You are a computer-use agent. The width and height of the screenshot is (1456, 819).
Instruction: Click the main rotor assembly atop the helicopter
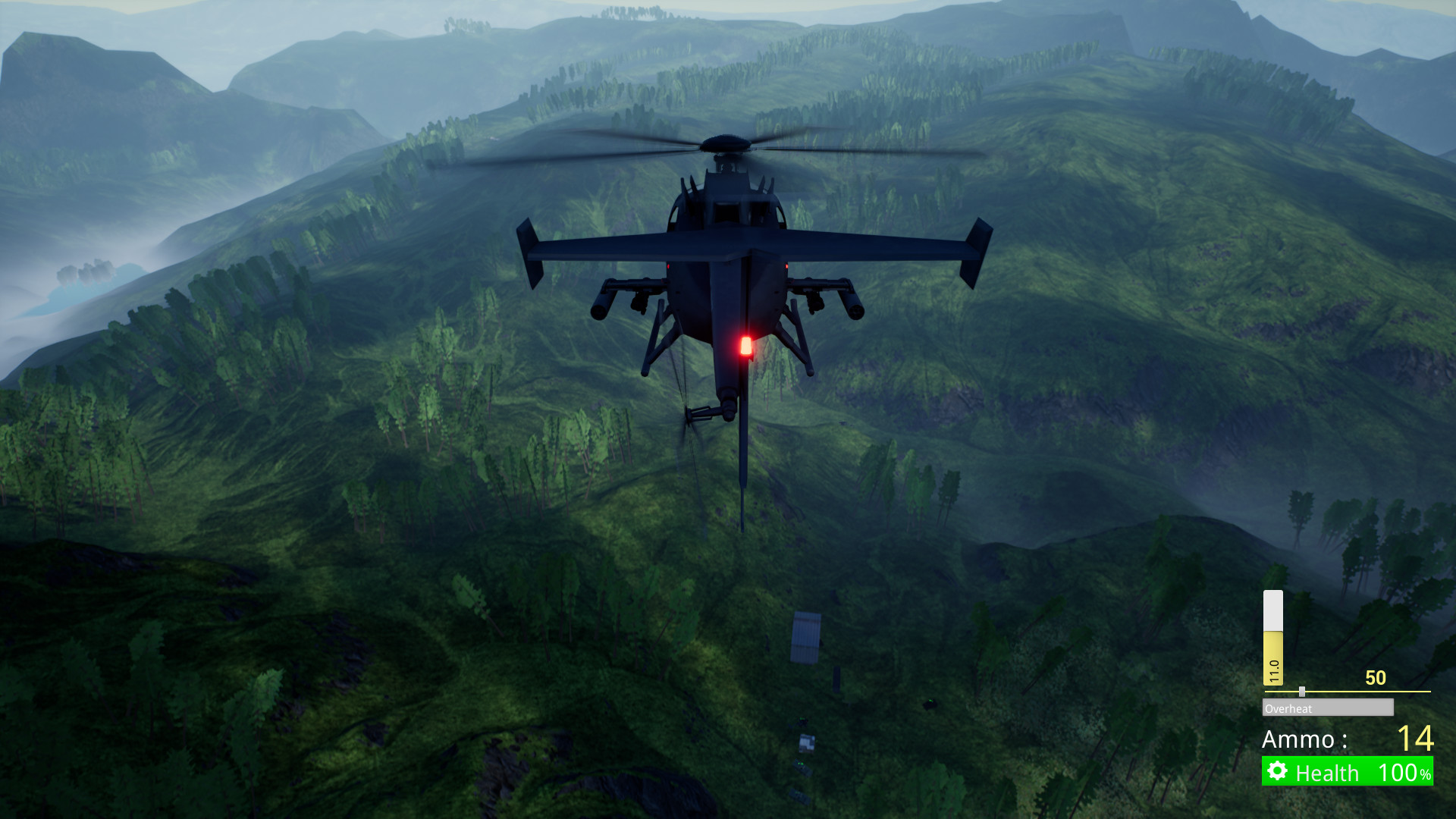(x=724, y=144)
